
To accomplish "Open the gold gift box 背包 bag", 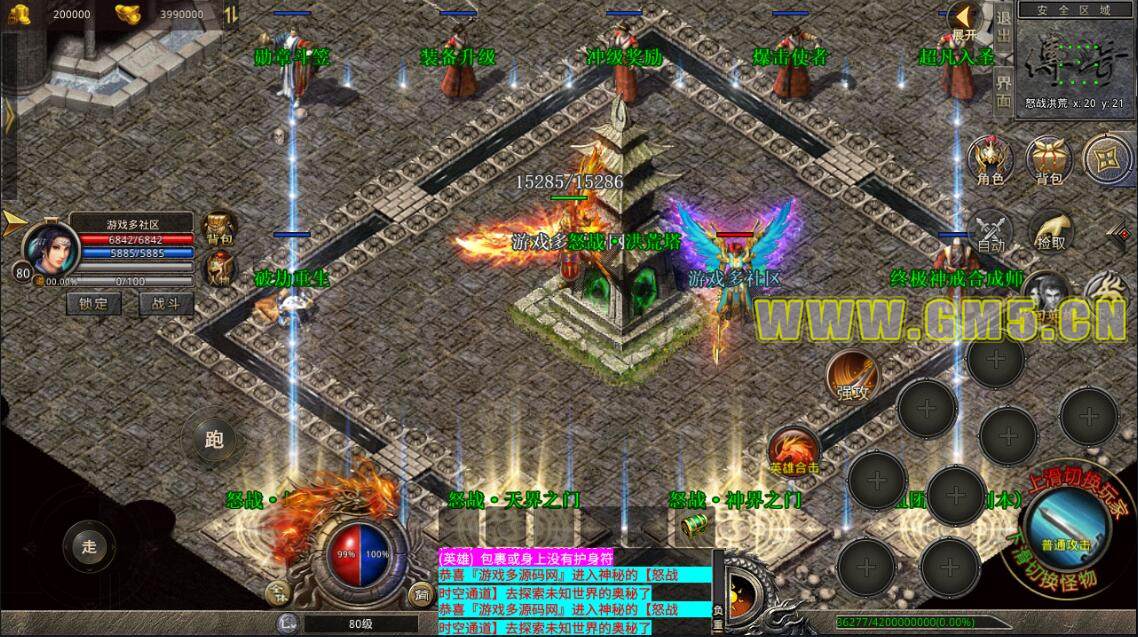I will tap(1048, 160).
